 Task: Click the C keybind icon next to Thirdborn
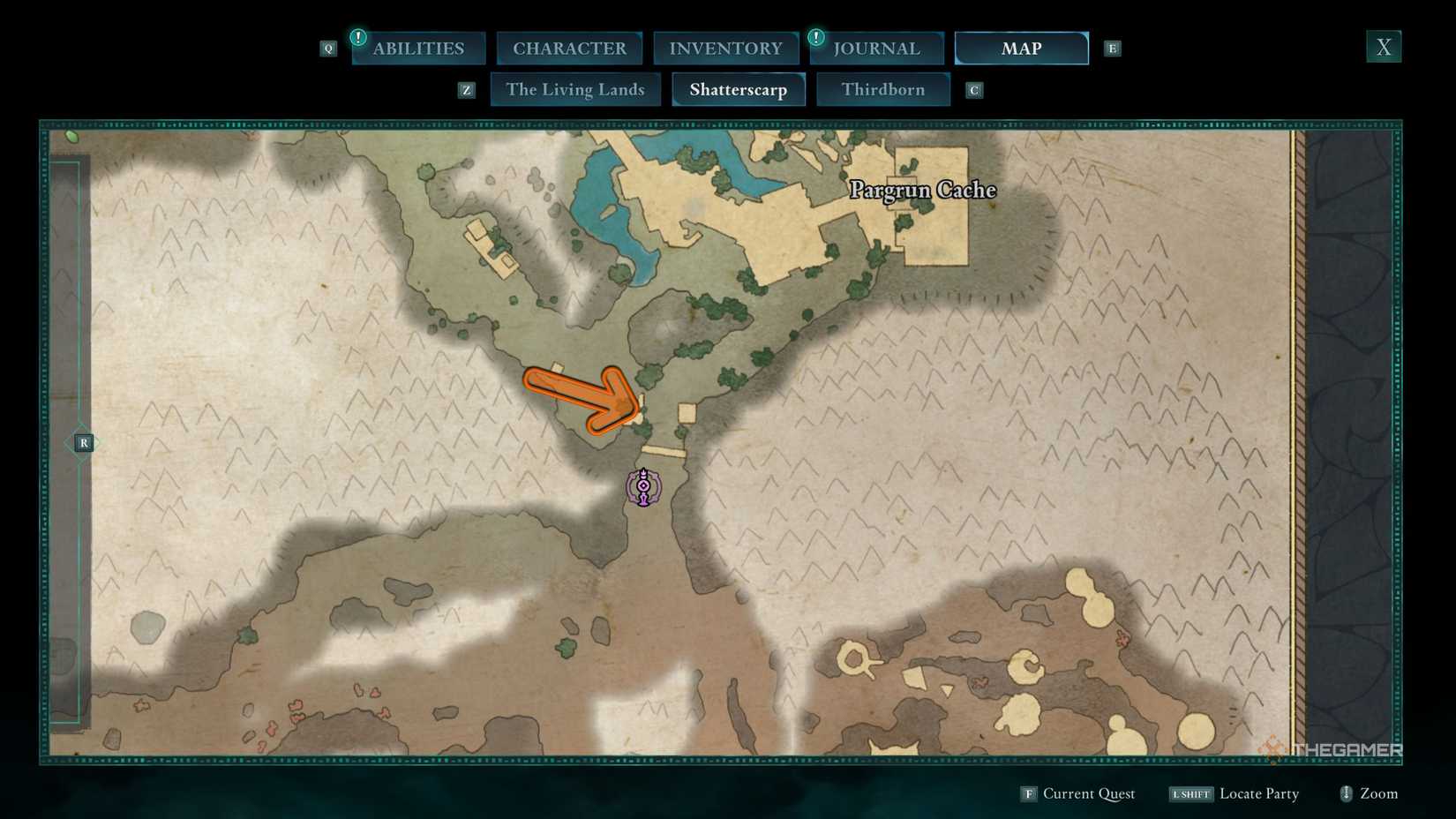click(x=973, y=89)
